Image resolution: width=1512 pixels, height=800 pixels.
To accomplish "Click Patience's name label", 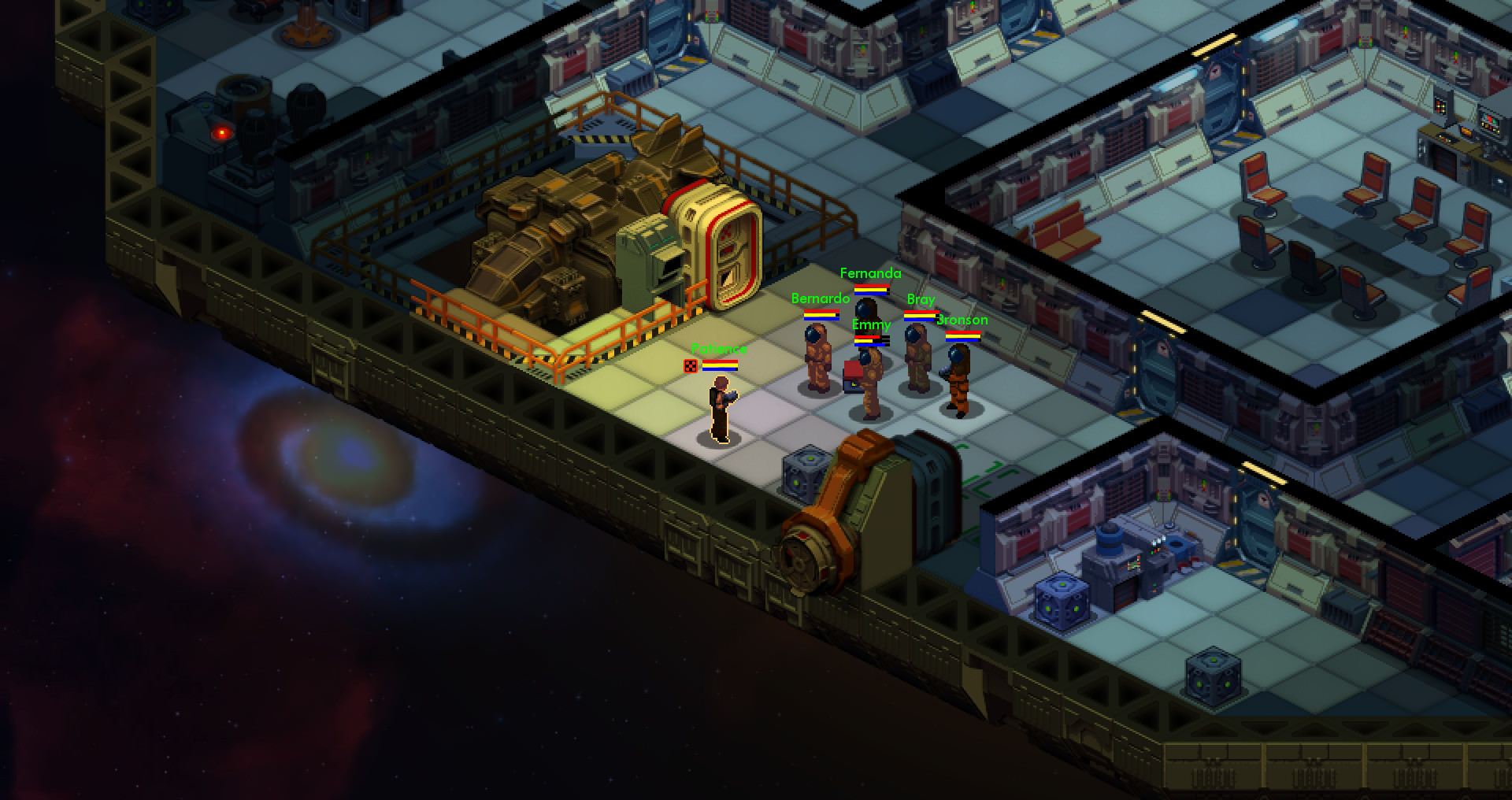I will pos(719,347).
